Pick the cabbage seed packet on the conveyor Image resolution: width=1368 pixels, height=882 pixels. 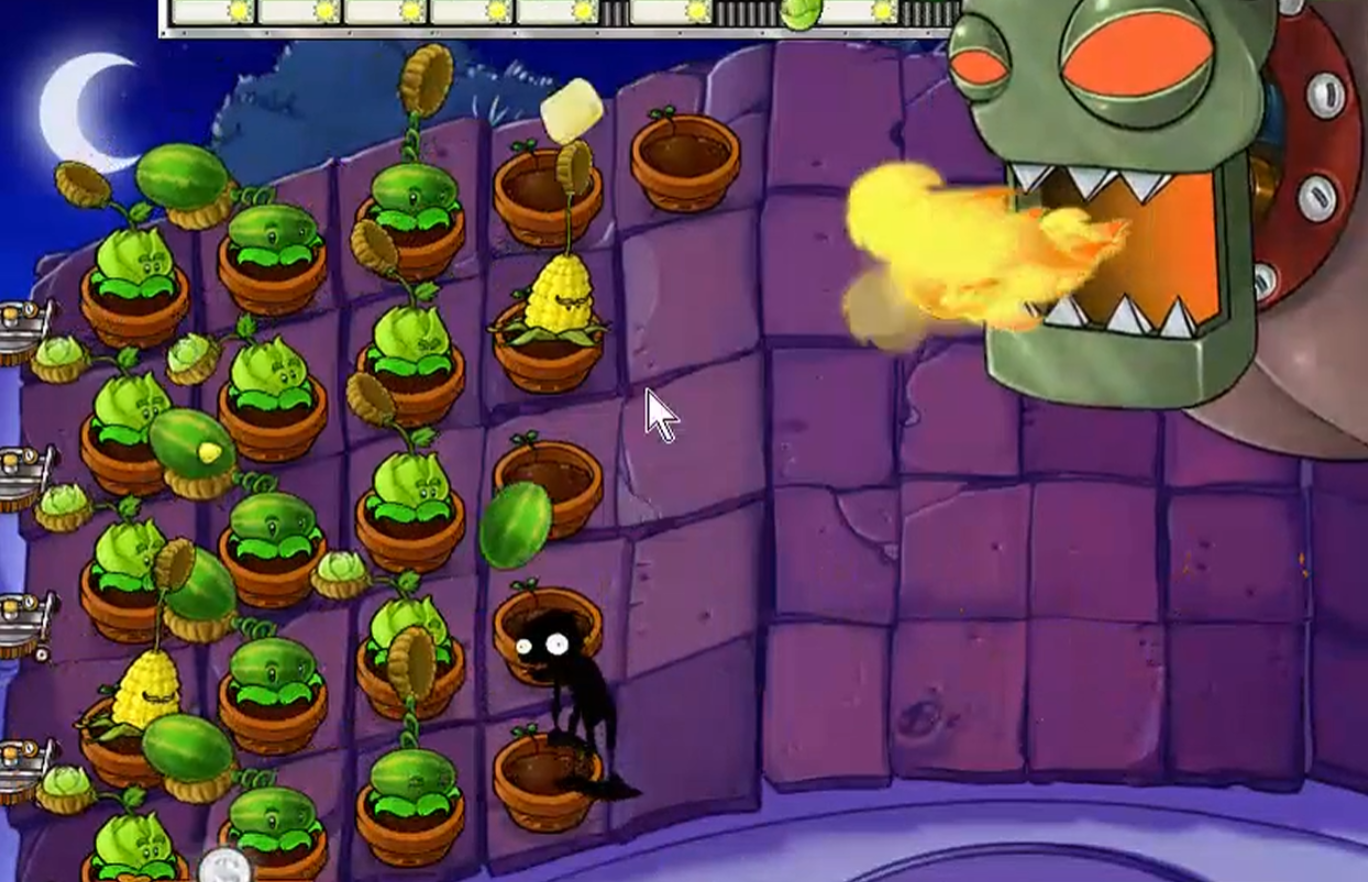tap(800, 13)
